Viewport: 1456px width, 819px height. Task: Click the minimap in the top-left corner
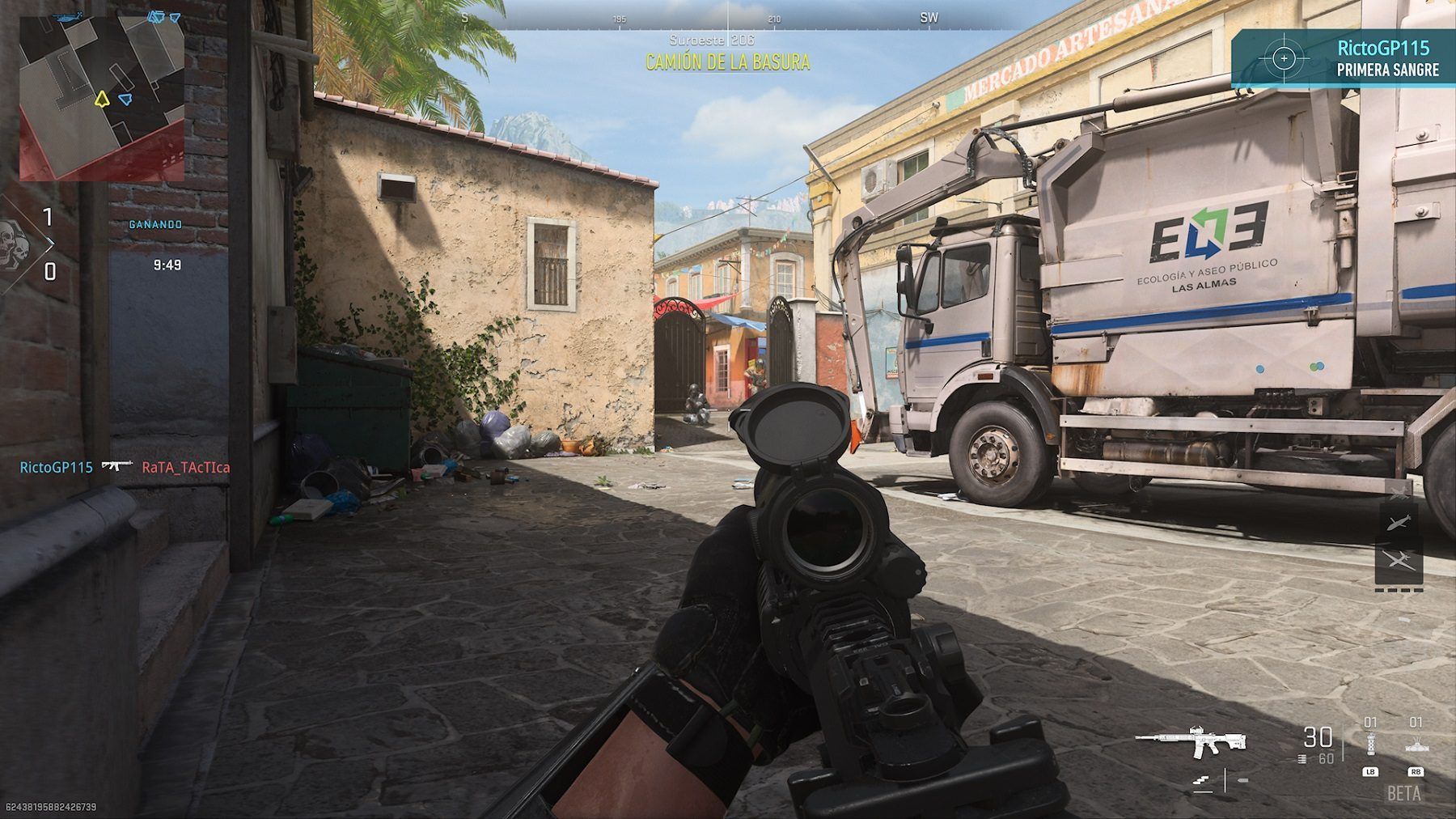point(102,97)
